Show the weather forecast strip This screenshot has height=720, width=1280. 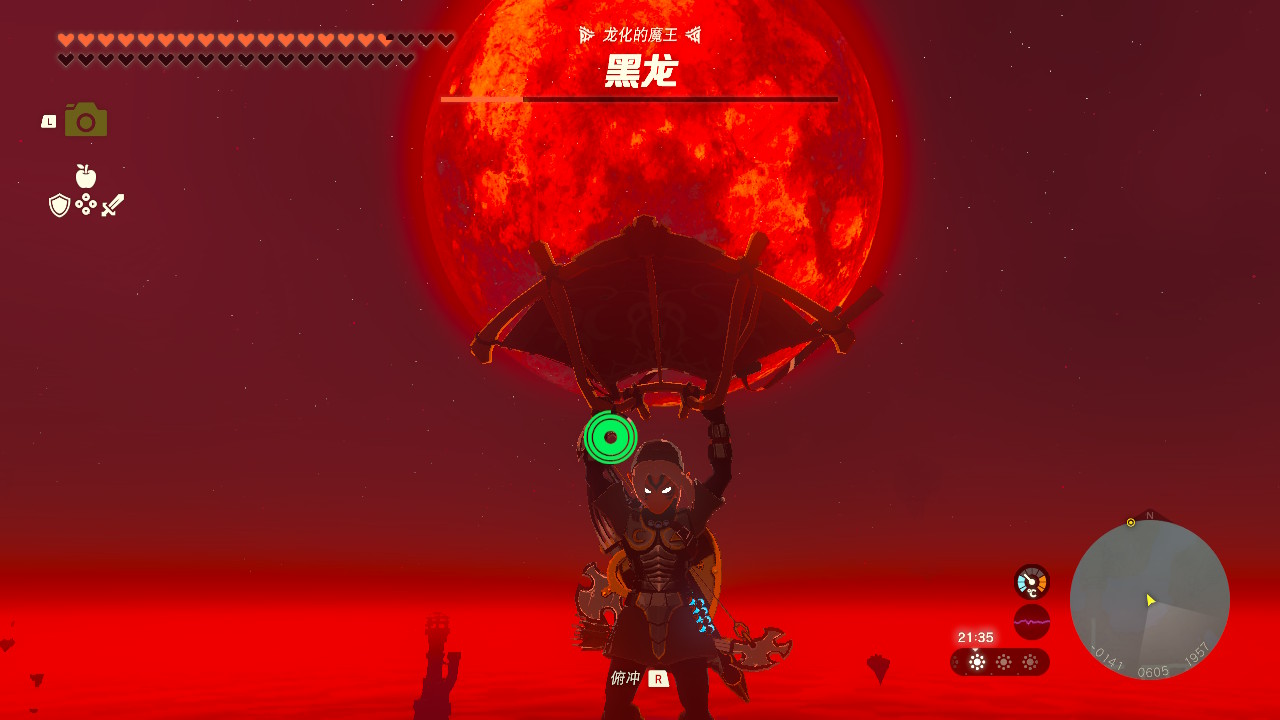1000,662
